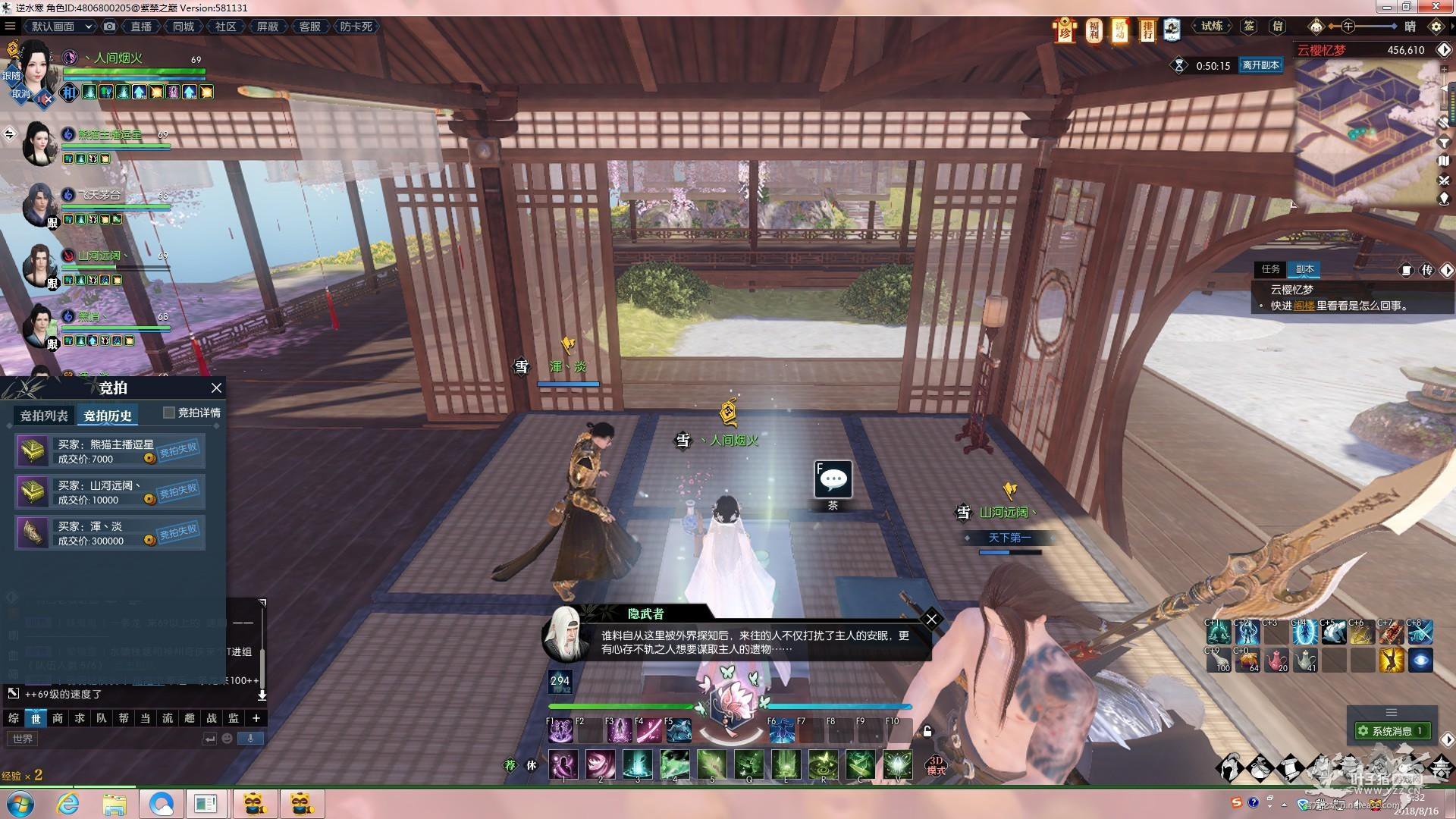Select the 队 team chat channel

coord(102,718)
